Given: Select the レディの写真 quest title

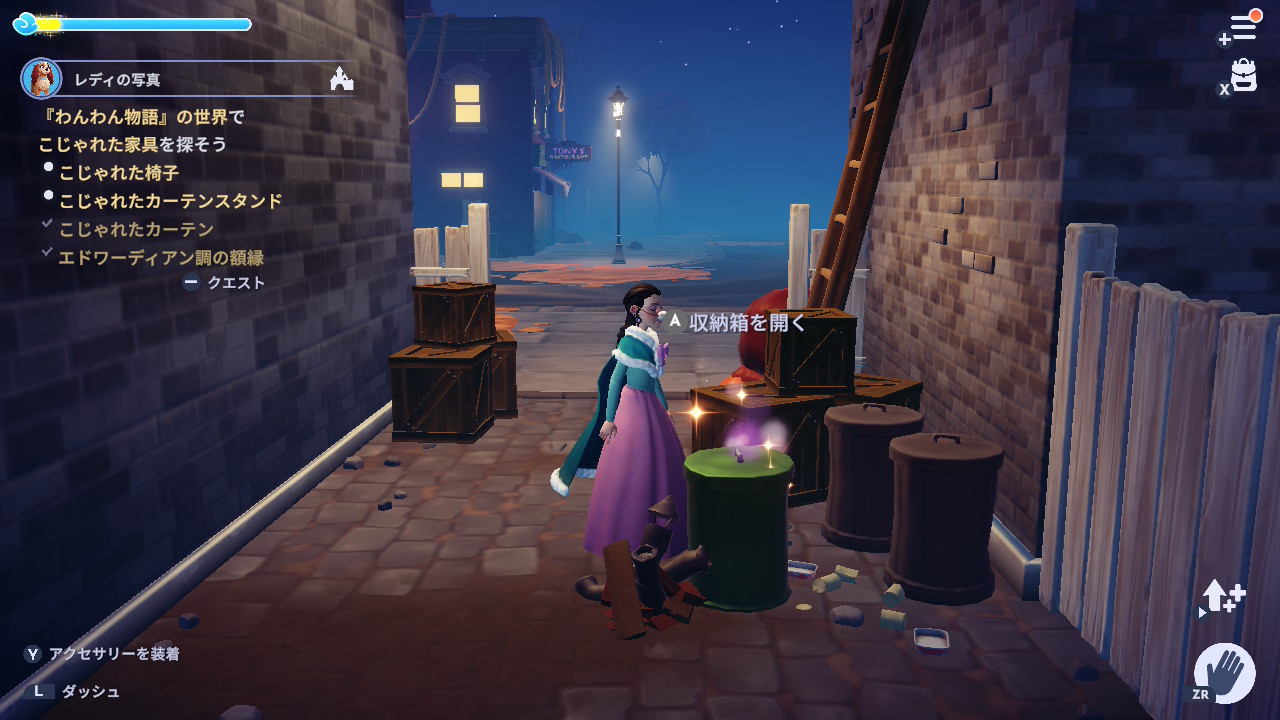Looking at the screenshot, I should click(x=117, y=80).
